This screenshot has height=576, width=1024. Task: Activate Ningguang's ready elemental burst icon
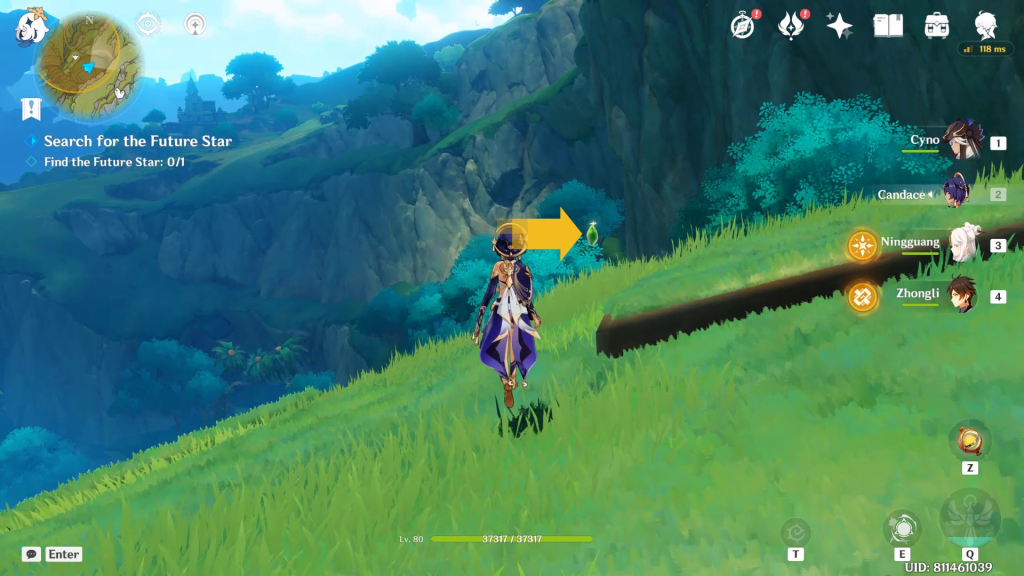[863, 245]
